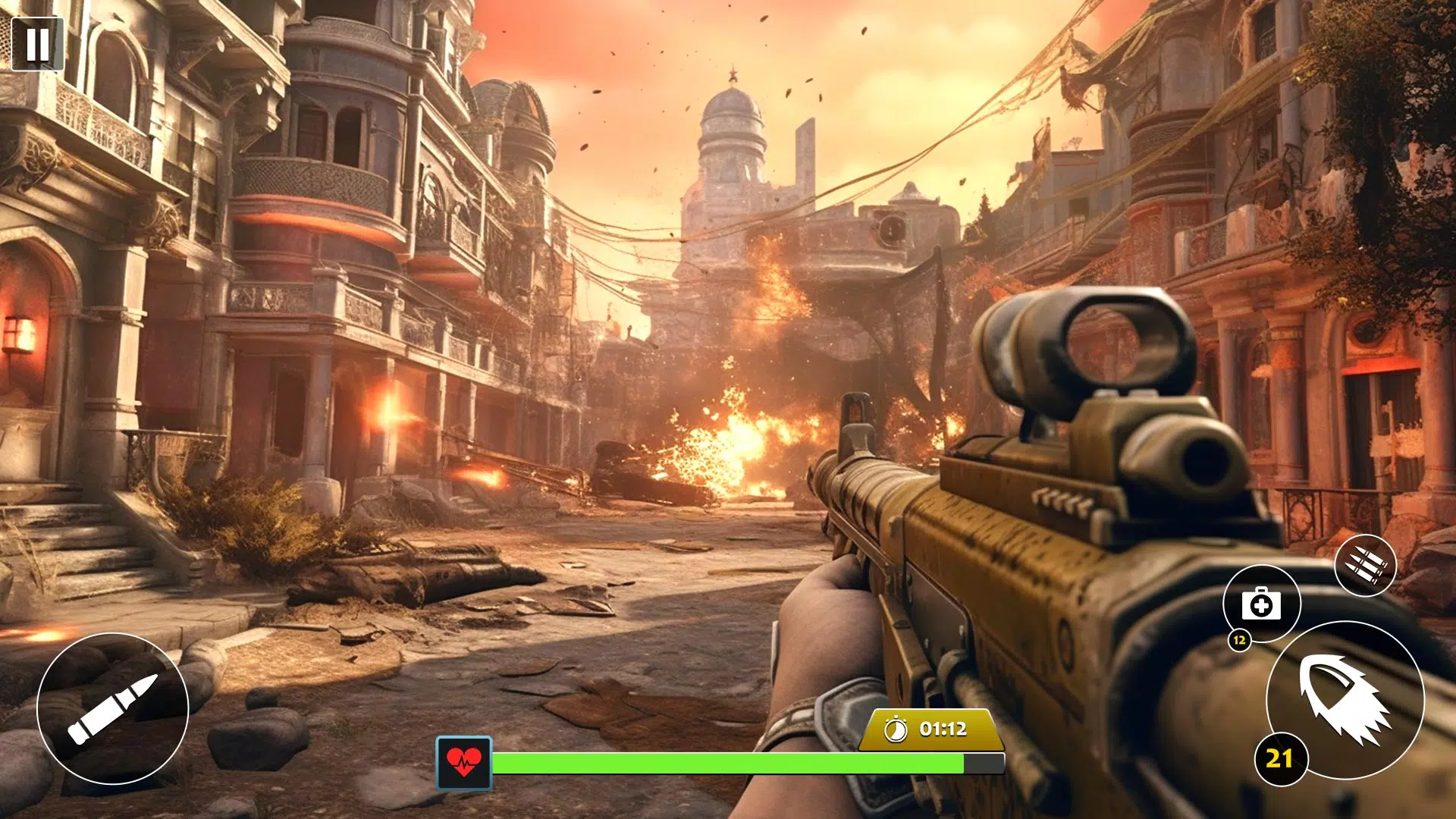1456x819 pixels.
Task: Use the medkit heal button
Action: tap(1261, 604)
